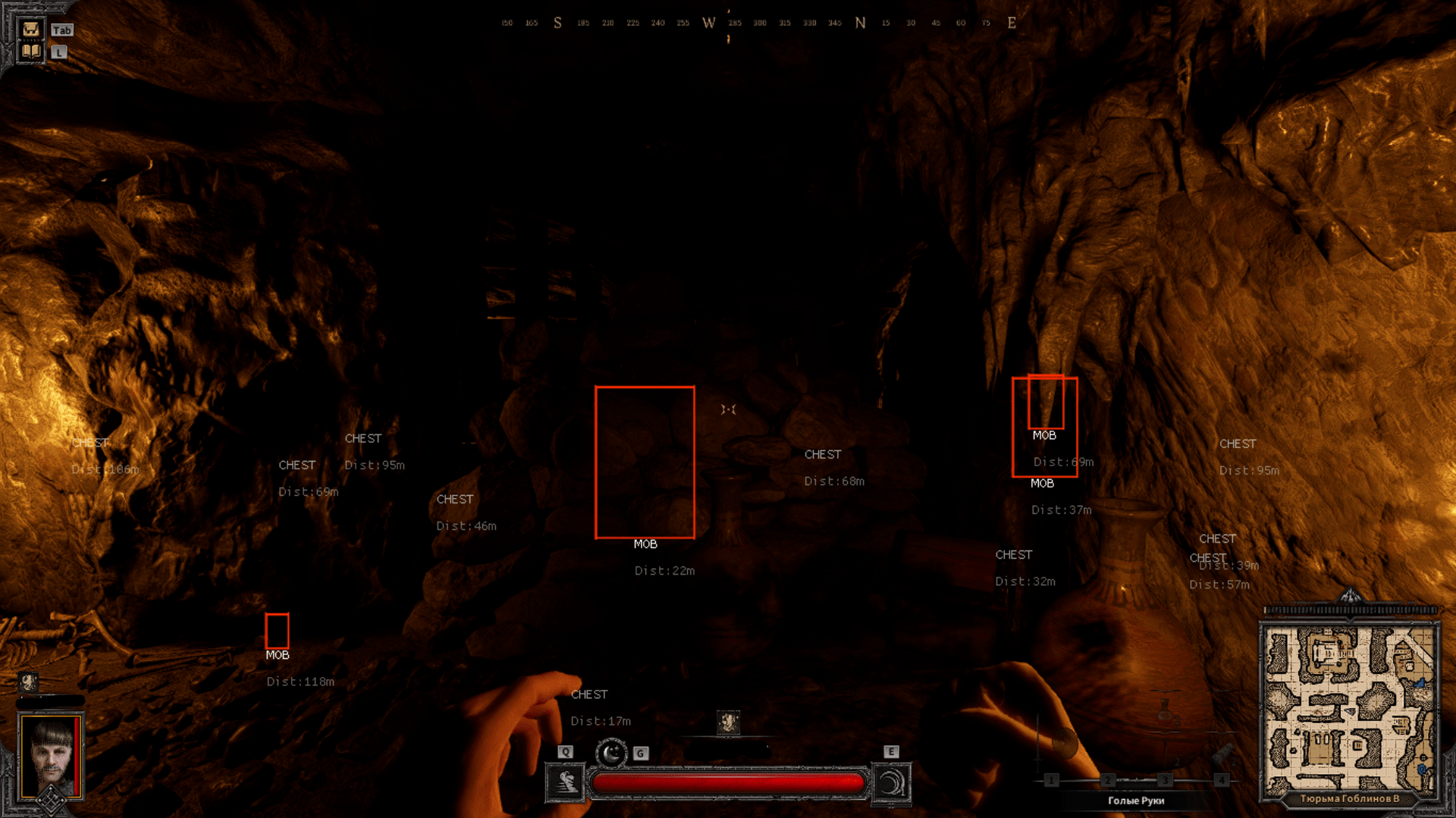Activate the crescent swirl ability icon

click(891, 782)
